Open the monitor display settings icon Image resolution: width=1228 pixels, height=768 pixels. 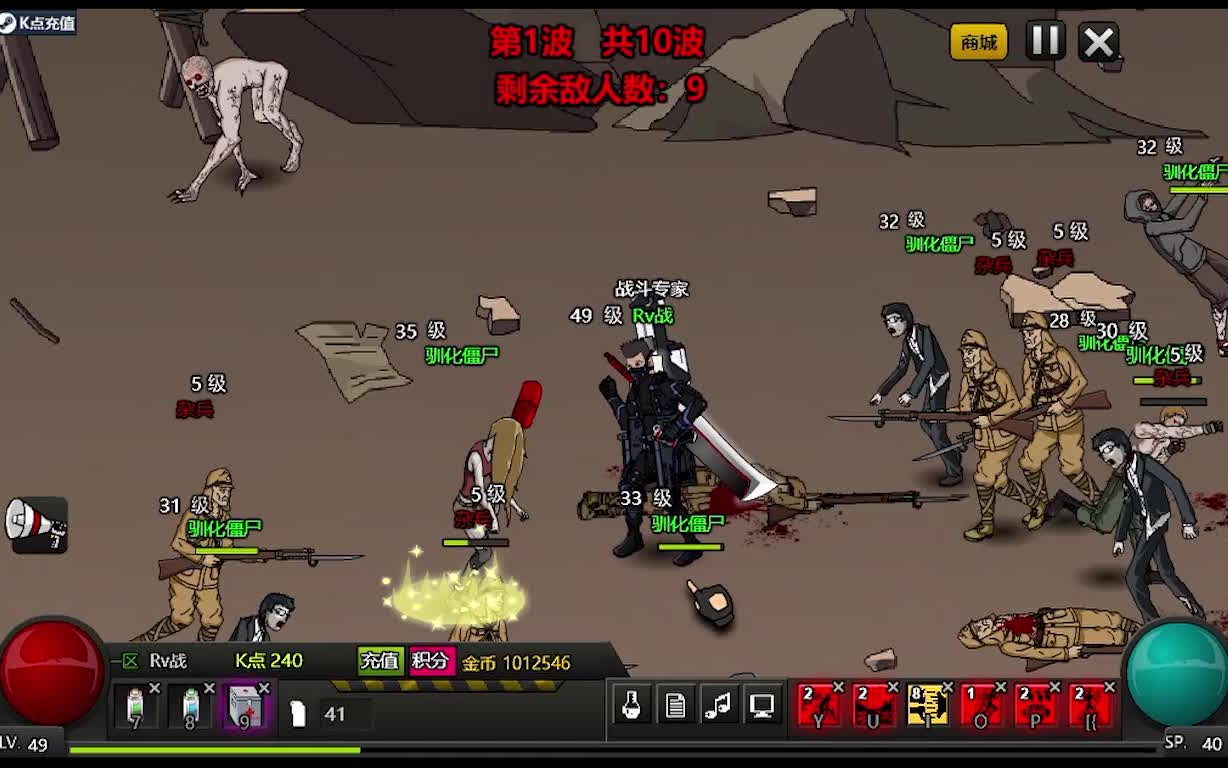[x=762, y=706]
